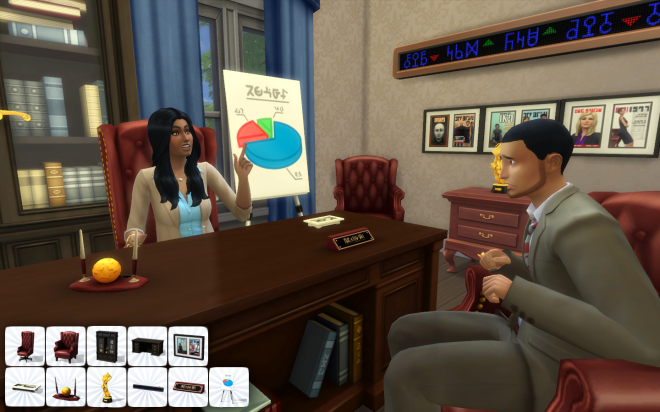
Task: Pick the desk nameplate thumbnail
Action: click(188, 386)
